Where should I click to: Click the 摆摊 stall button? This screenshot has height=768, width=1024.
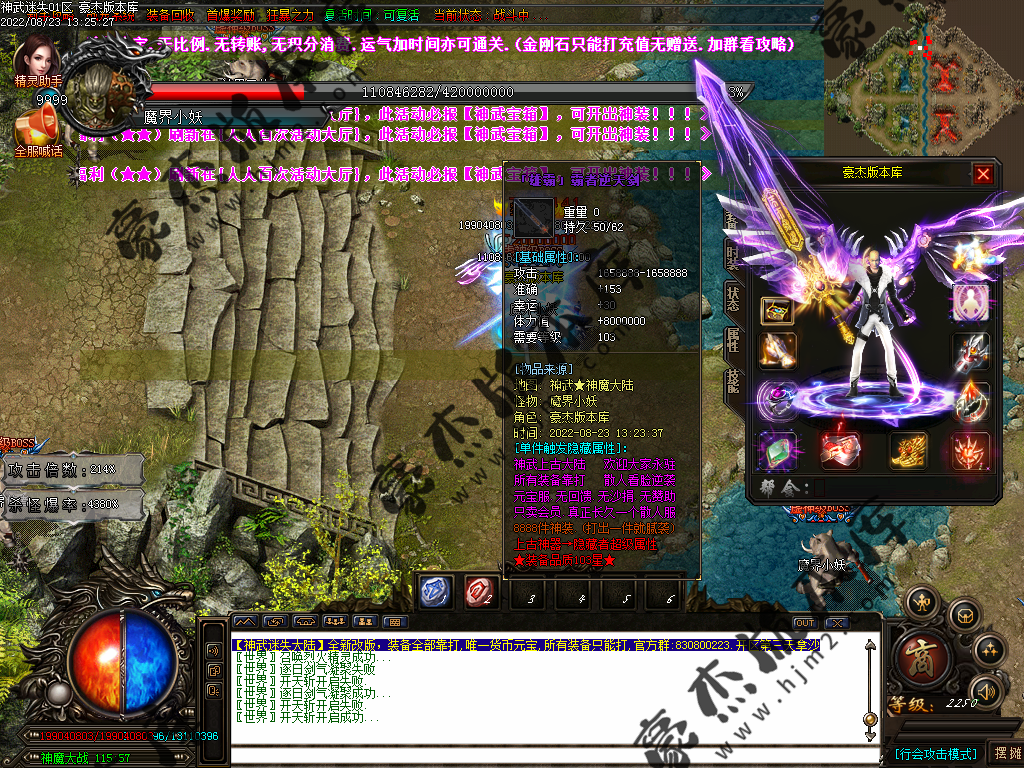(x=1003, y=752)
